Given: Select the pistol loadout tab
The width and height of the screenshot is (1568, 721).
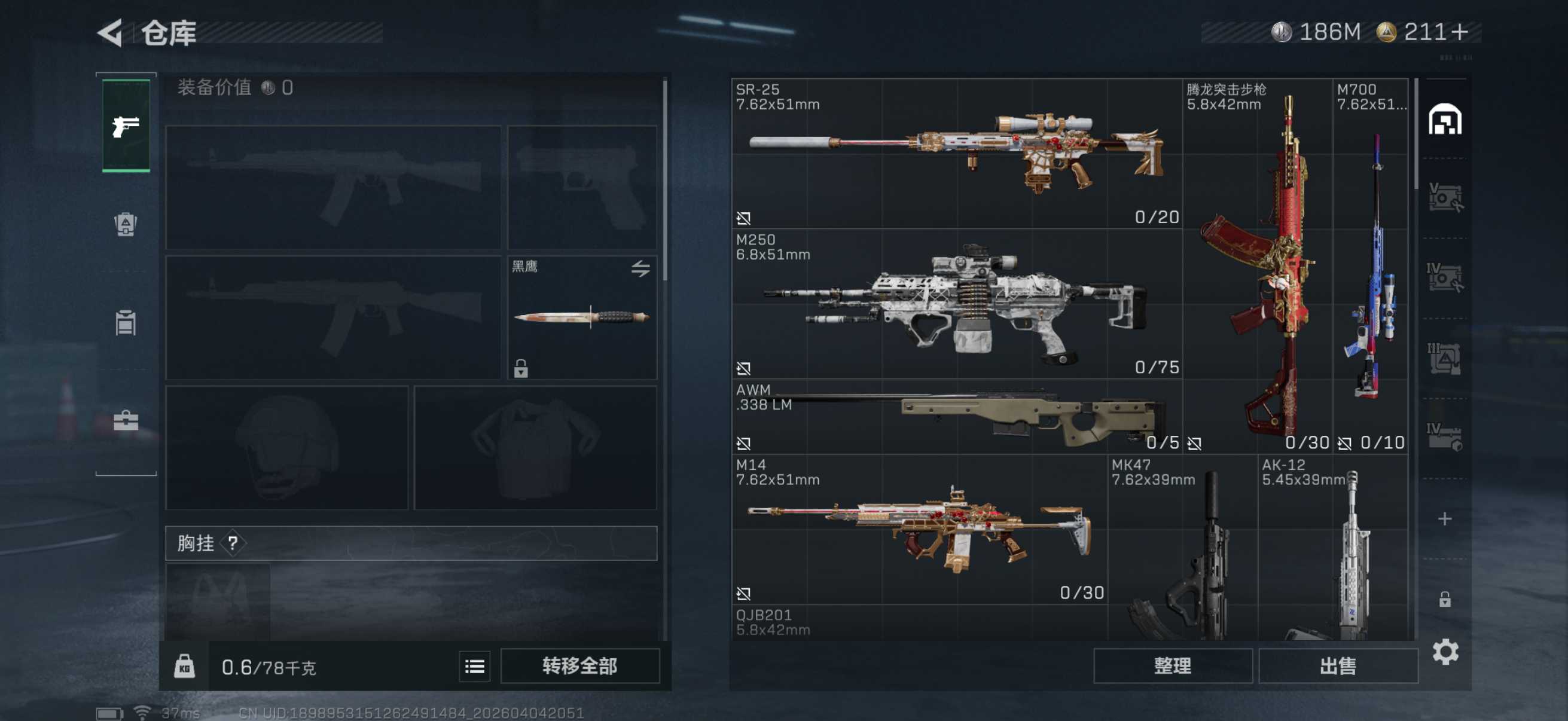Looking at the screenshot, I should pyautogui.click(x=126, y=126).
